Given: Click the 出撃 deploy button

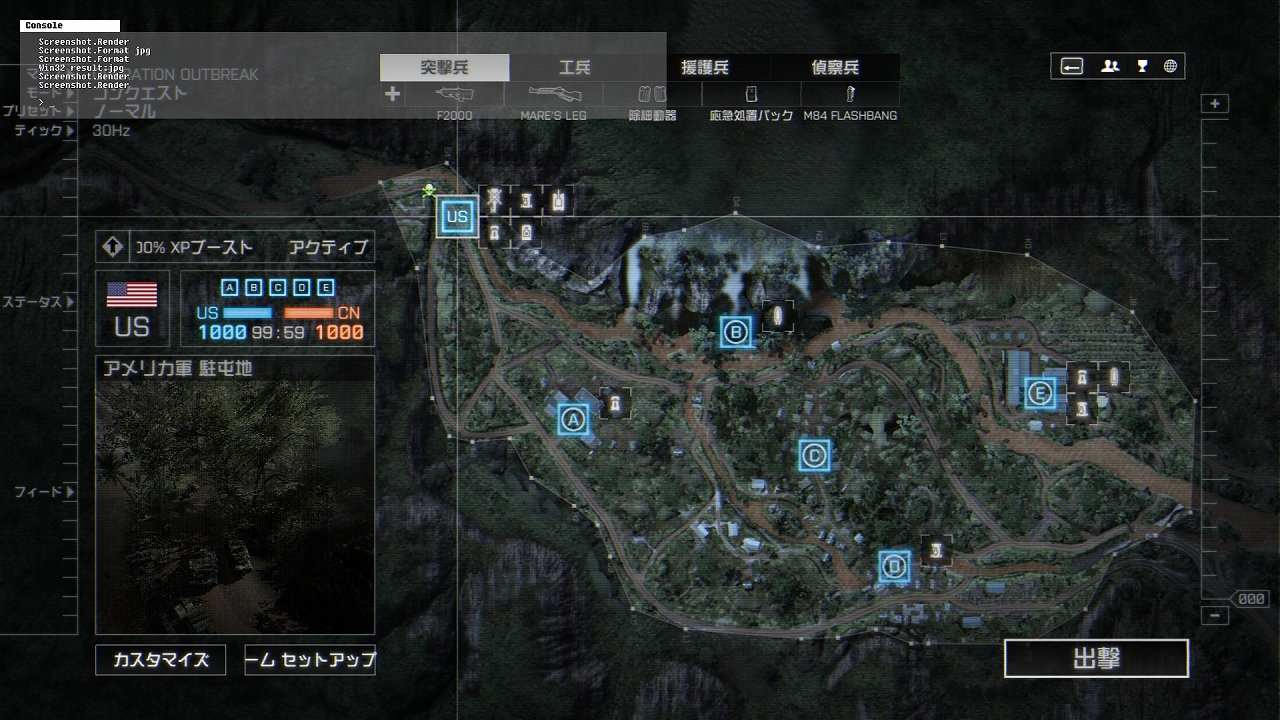Looking at the screenshot, I should (x=1096, y=659).
